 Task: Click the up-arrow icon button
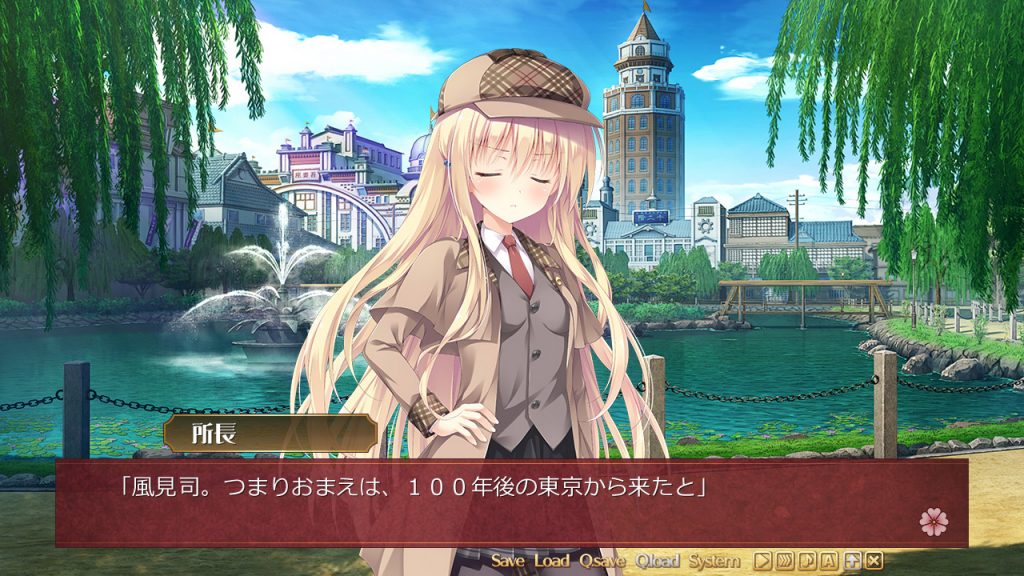852,561
